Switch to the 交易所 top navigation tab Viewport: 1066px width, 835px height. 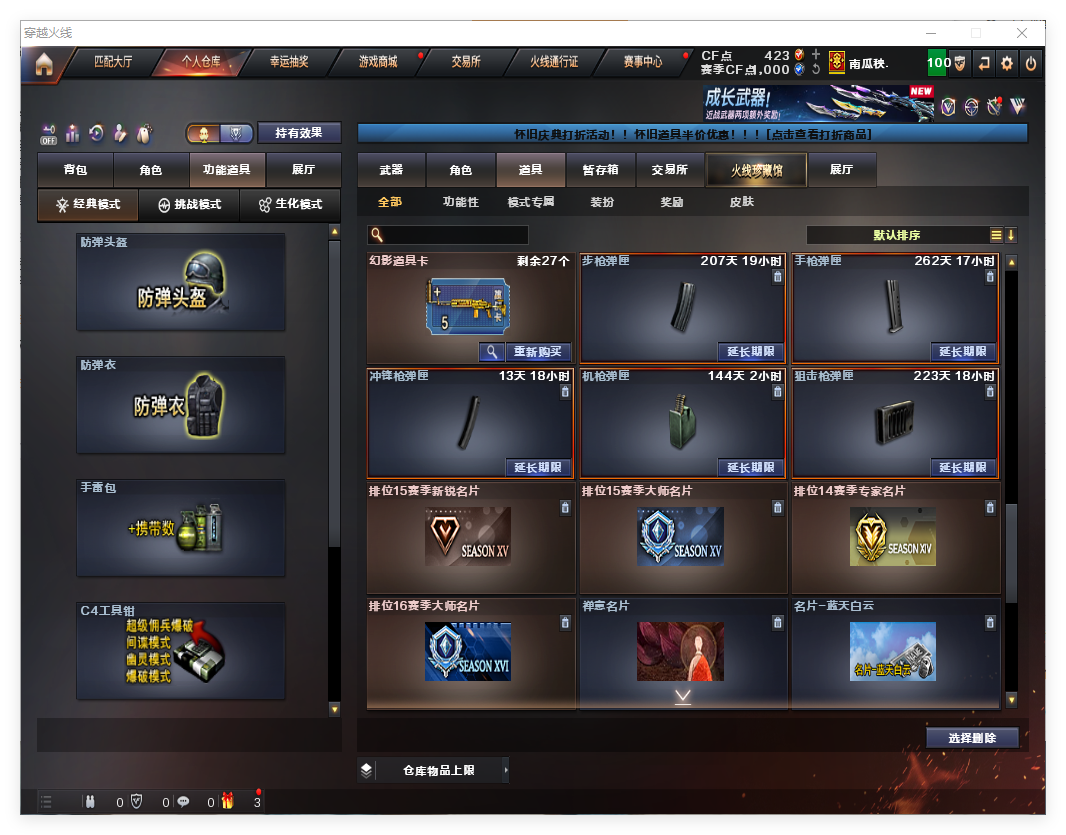[466, 62]
